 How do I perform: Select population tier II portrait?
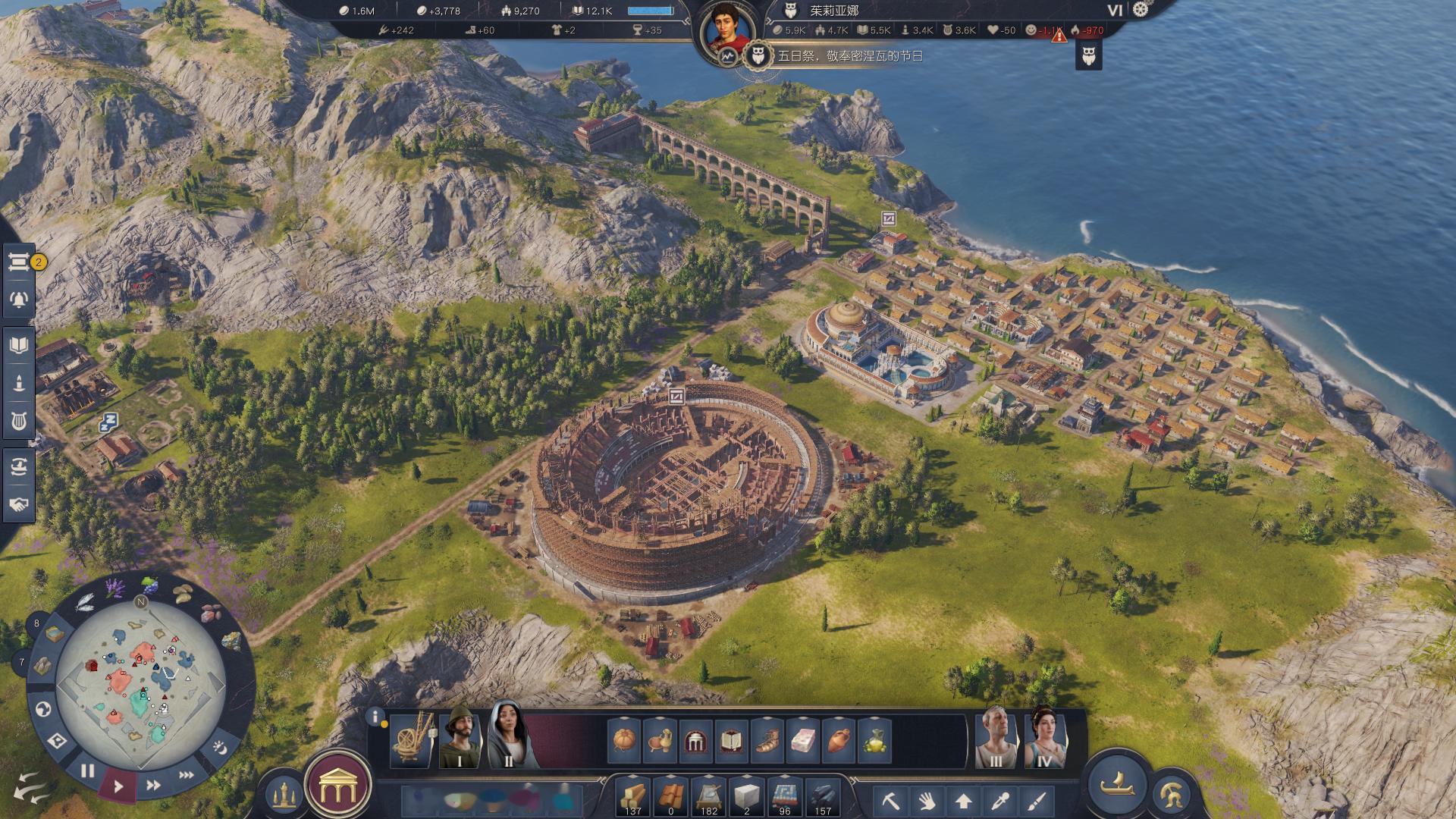coord(508,737)
